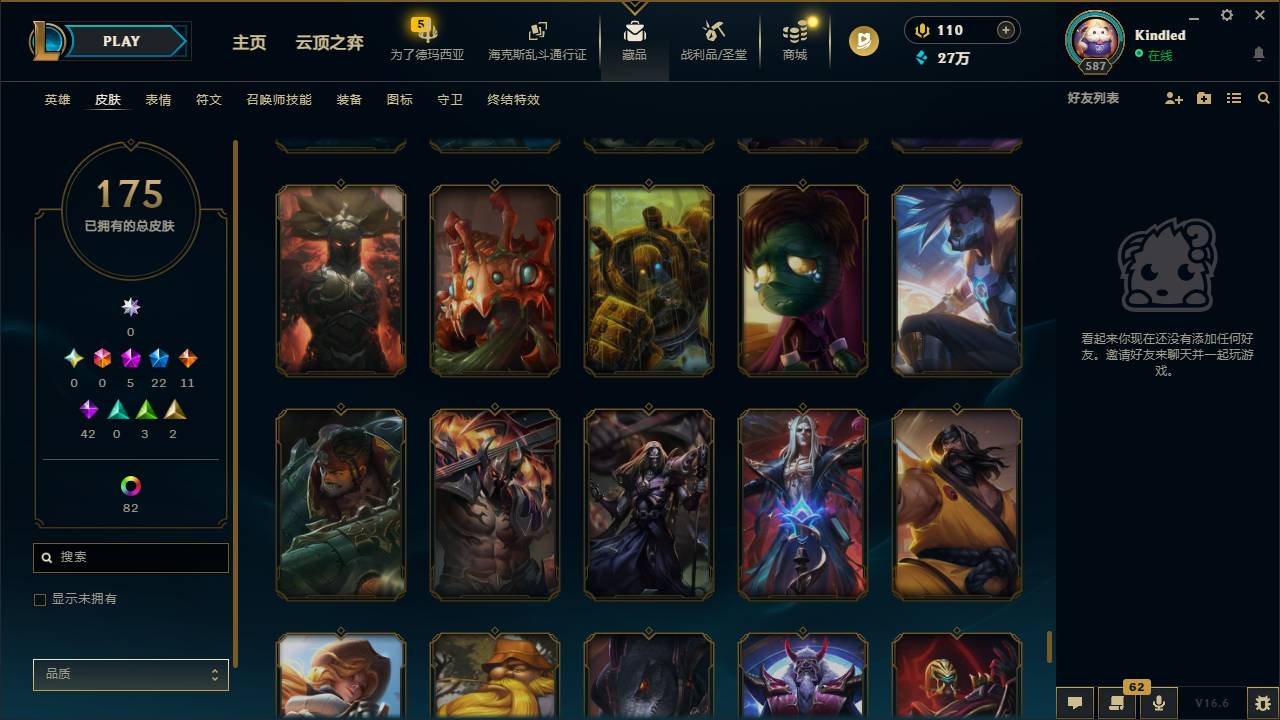Open friend list display options list icon

(1233, 98)
